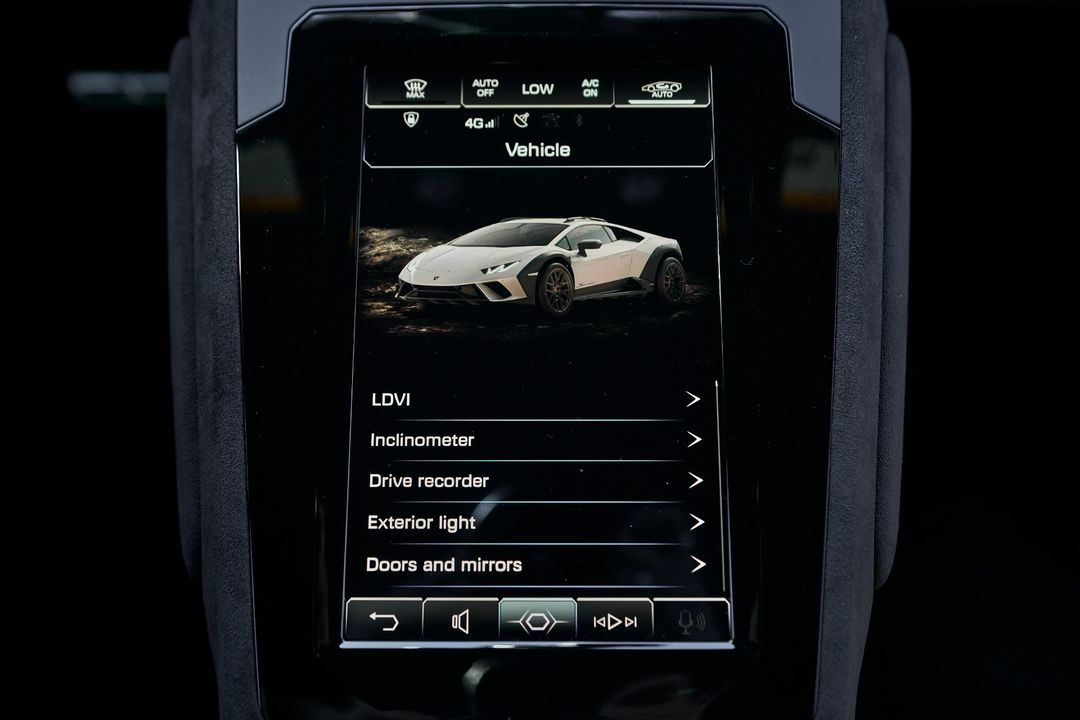Toggle the climate AUTO OFF button
The width and height of the screenshot is (1080, 720).
485,88
